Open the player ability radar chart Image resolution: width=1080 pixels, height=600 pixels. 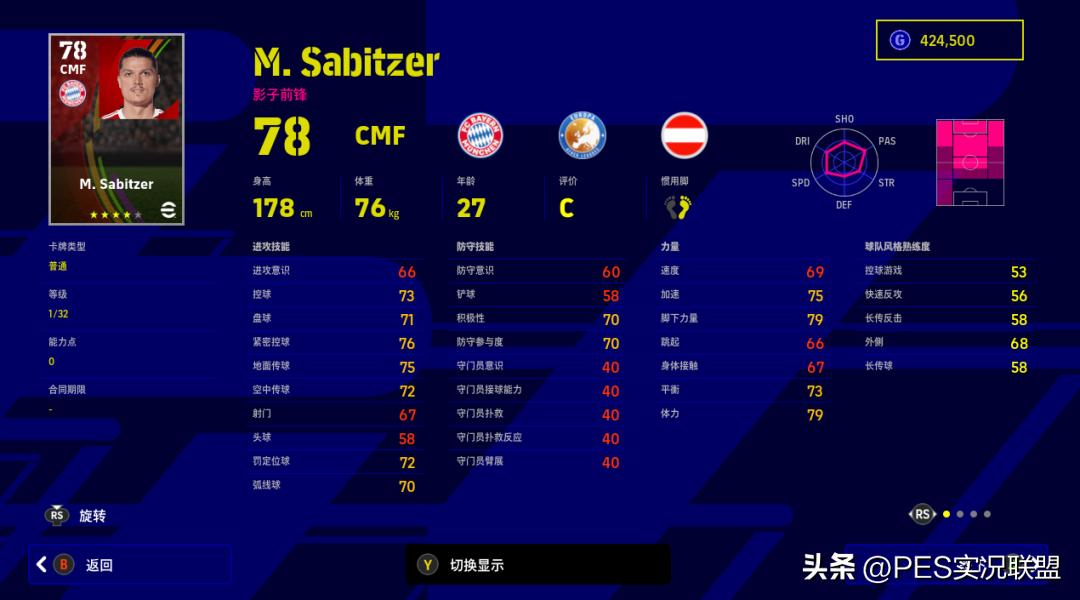(844, 161)
